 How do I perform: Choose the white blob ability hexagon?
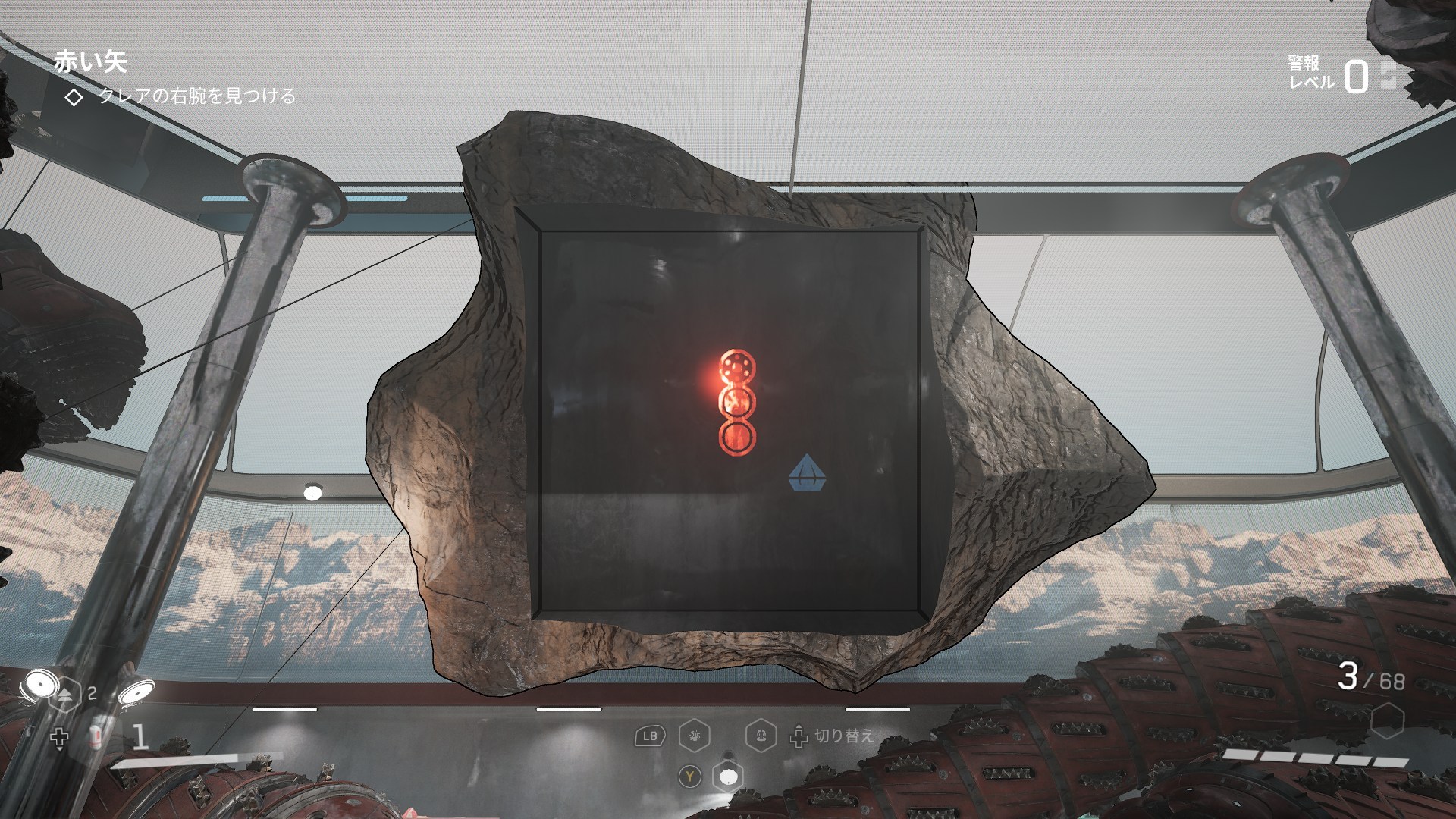(x=728, y=777)
